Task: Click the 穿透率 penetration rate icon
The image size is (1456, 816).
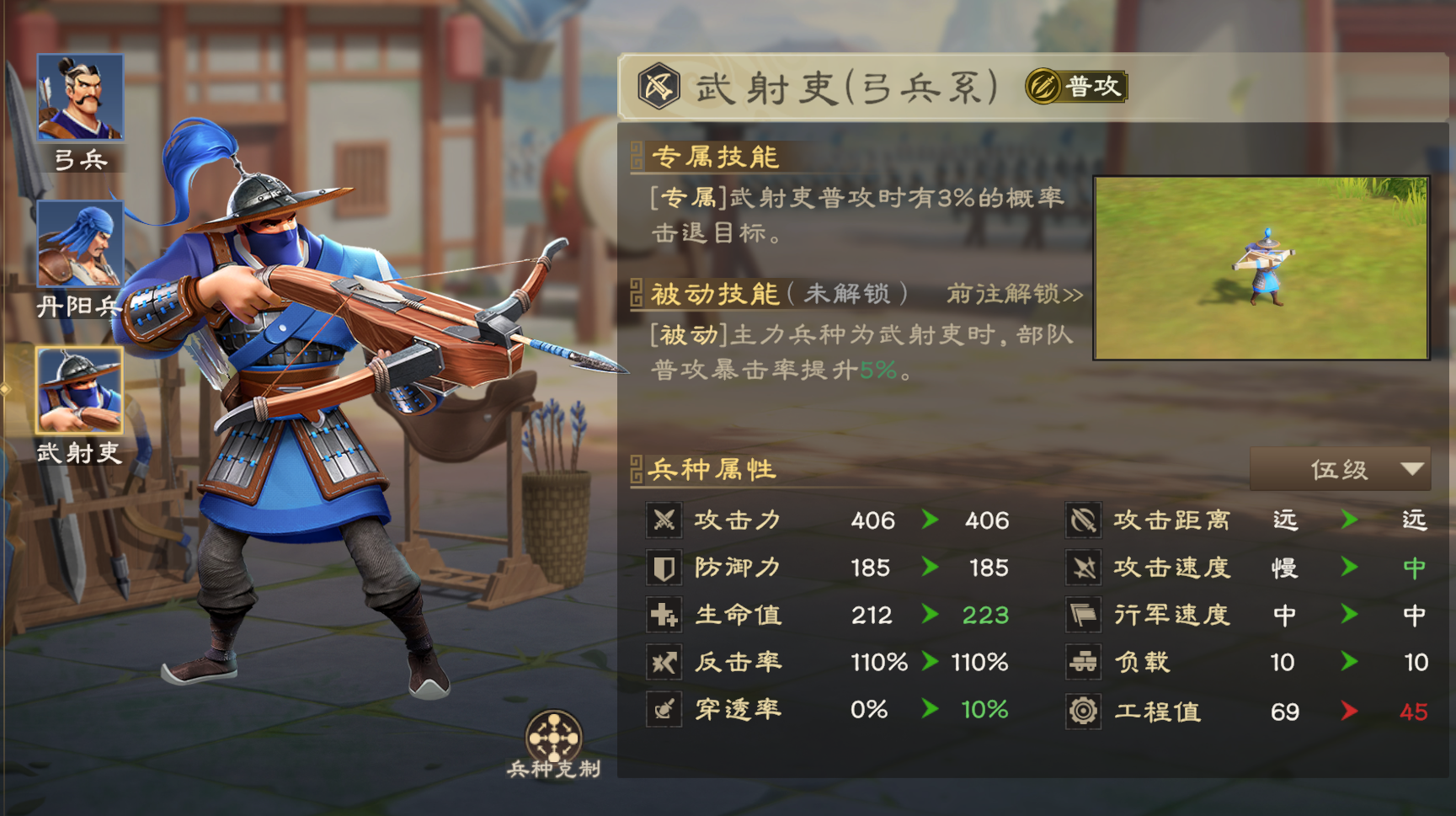Action: [x=664, y=710]
